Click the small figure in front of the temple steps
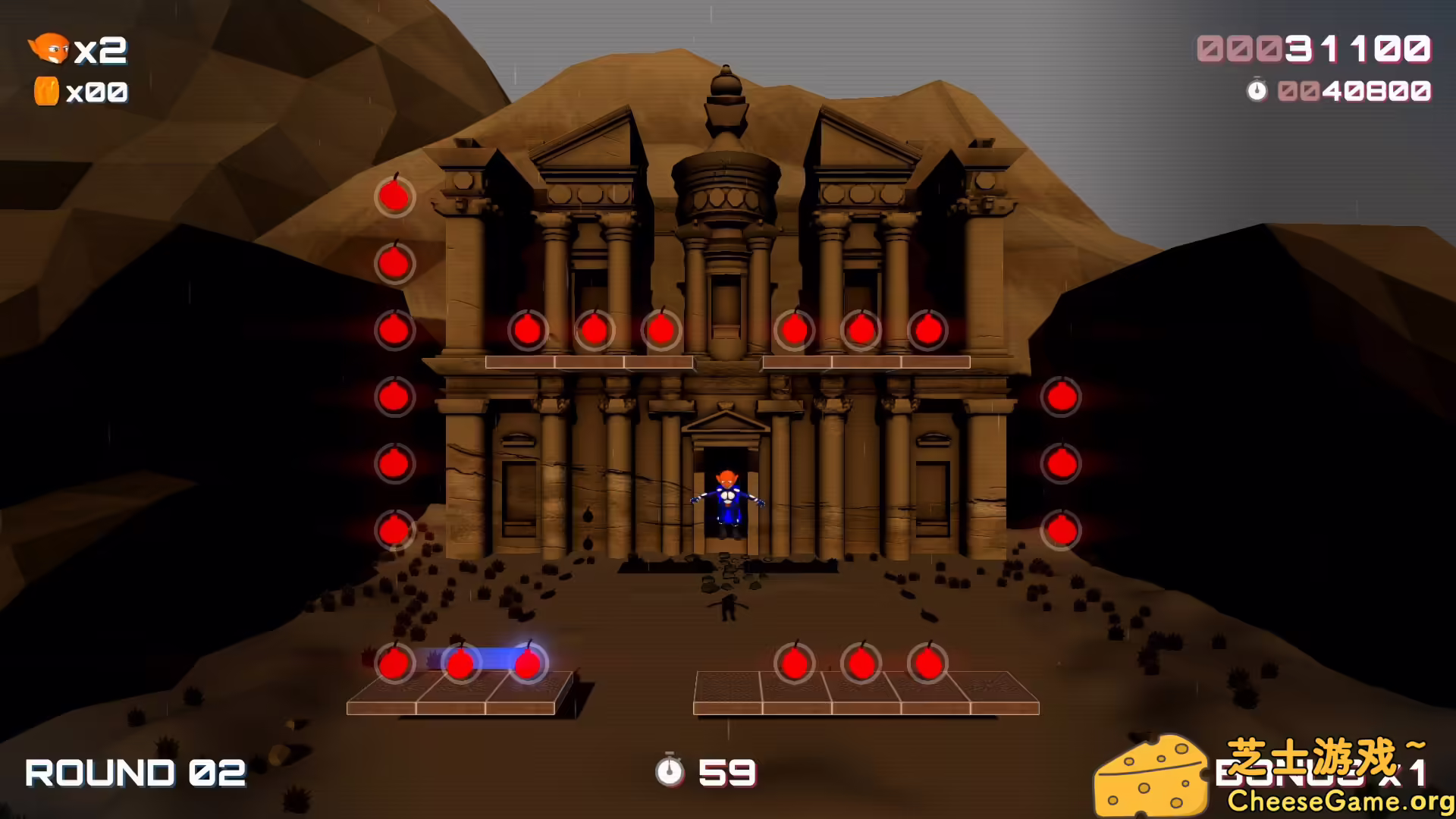1456x819 pixels. coord(730,607)
